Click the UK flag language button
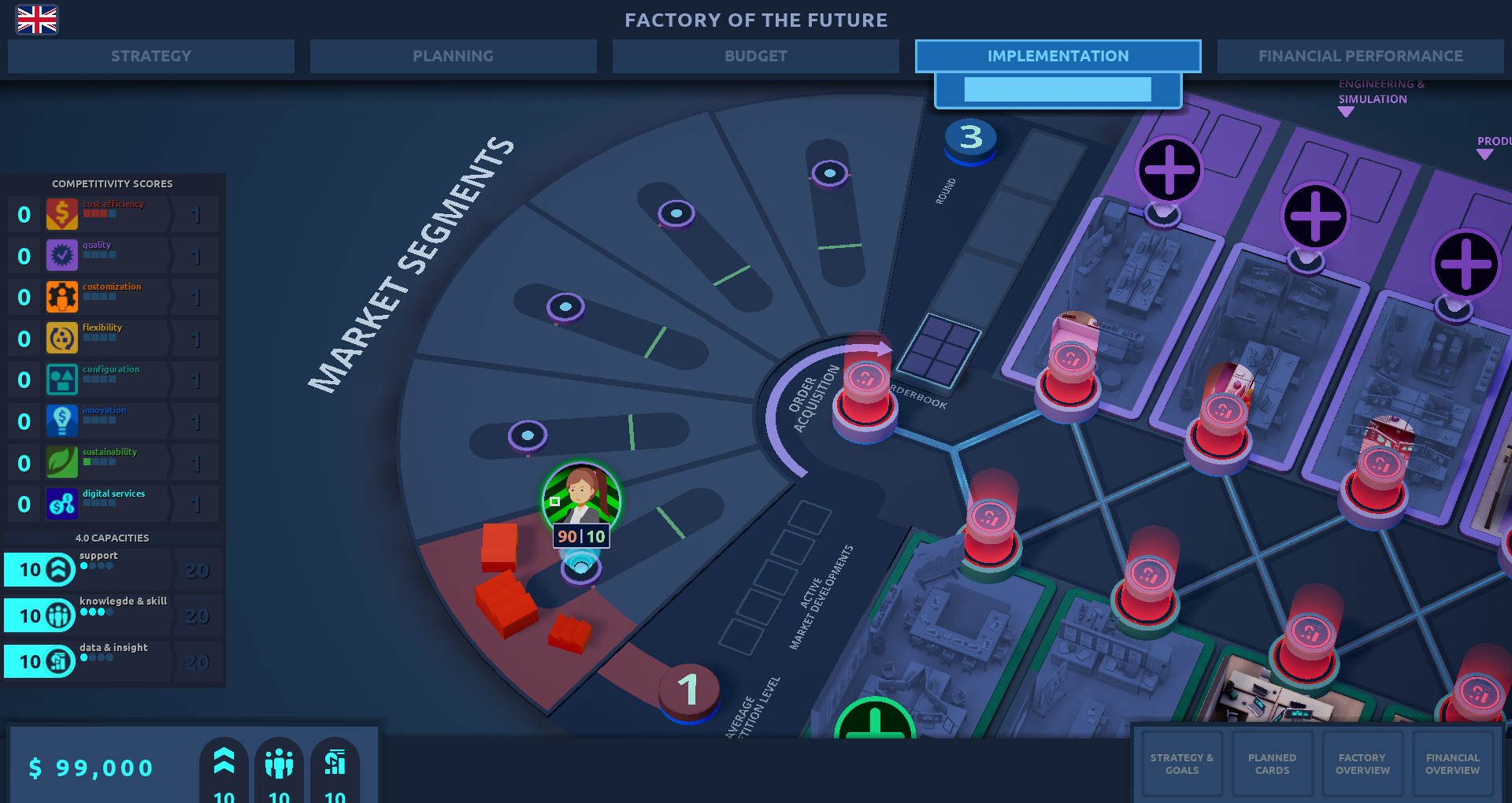 click(x=37, y=20)
